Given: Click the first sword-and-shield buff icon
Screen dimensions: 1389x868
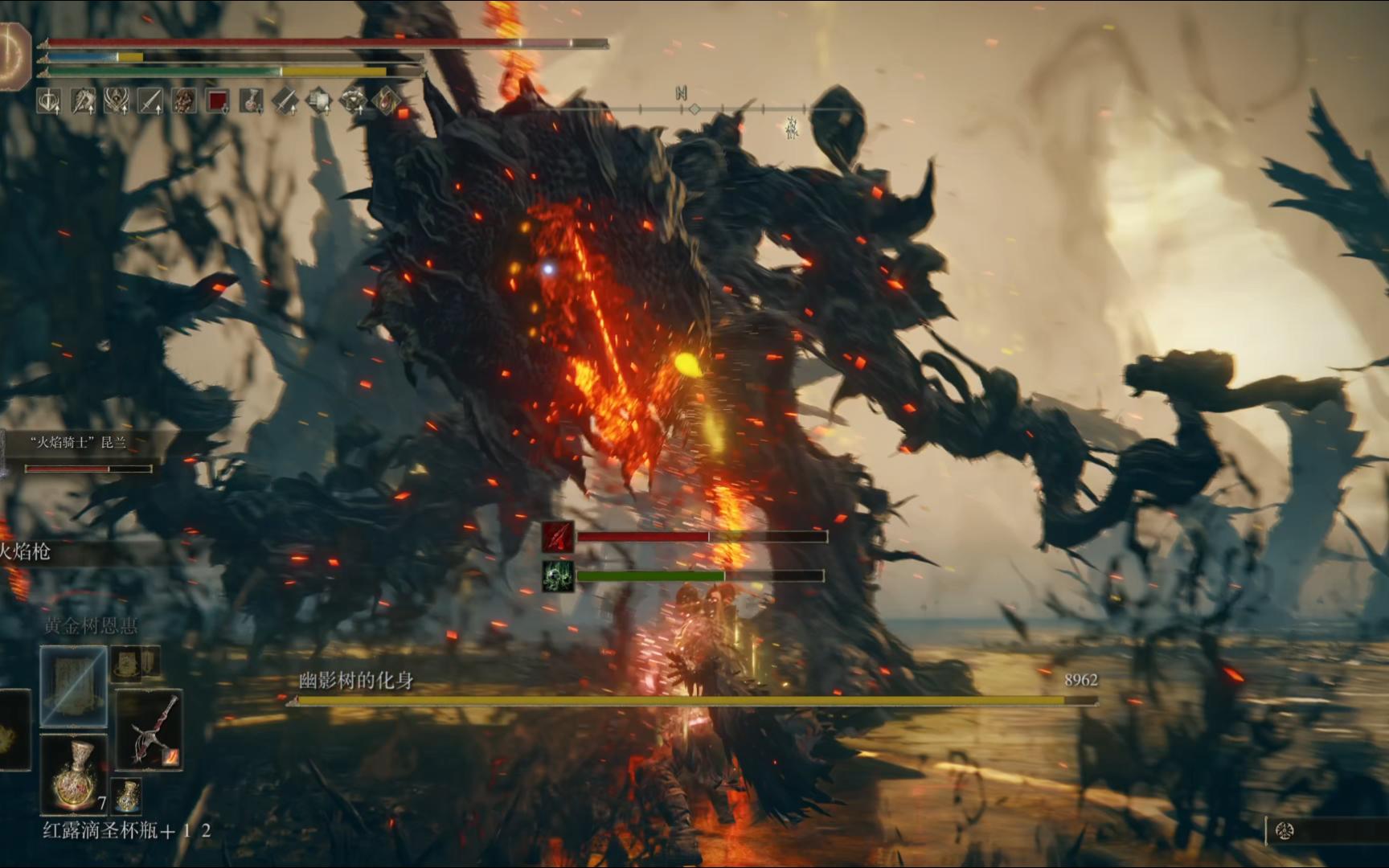Looking at the screenshot, I should coord(50,101).
